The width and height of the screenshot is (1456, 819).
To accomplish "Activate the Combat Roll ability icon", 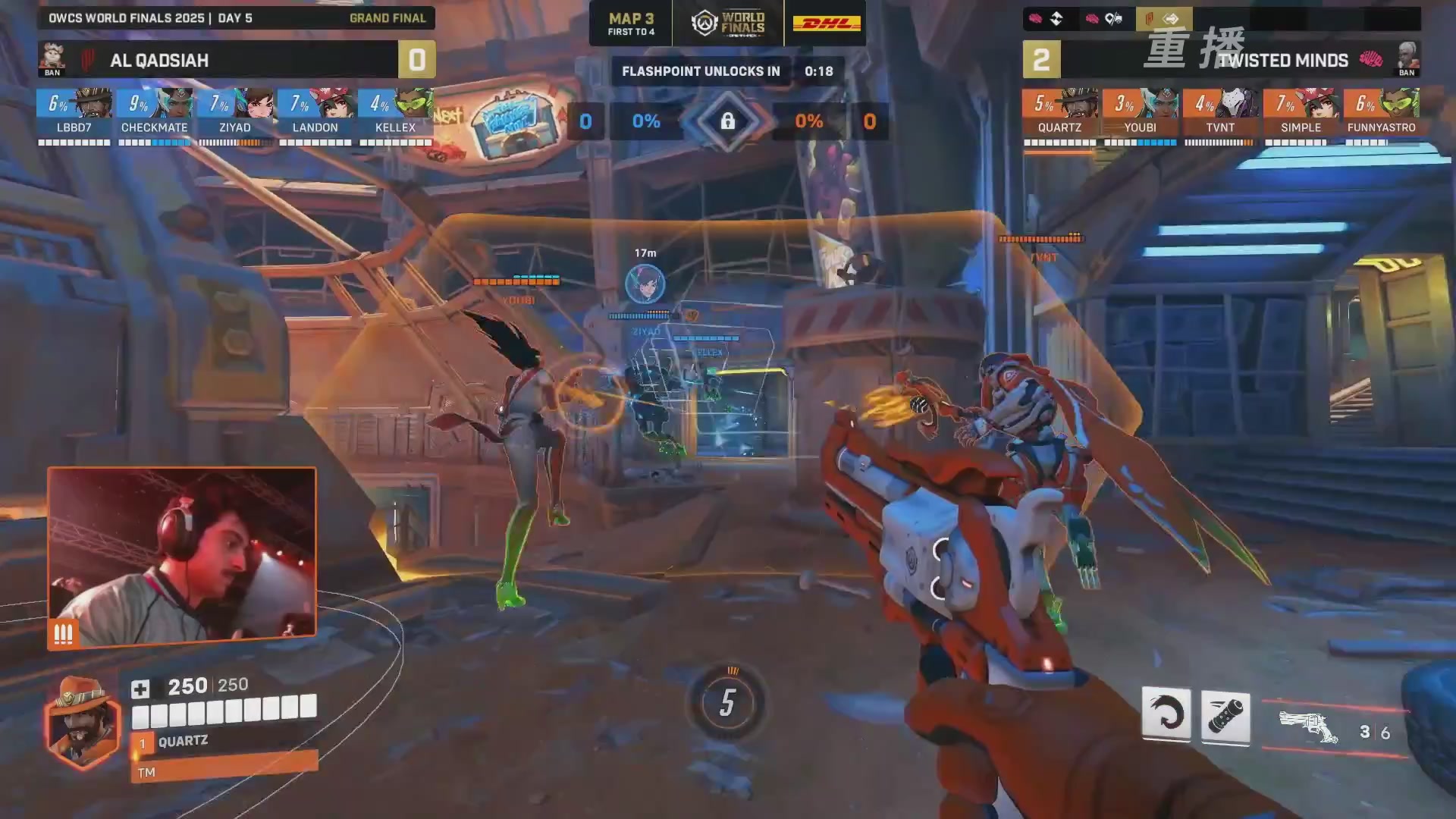I will (1166, 714).
